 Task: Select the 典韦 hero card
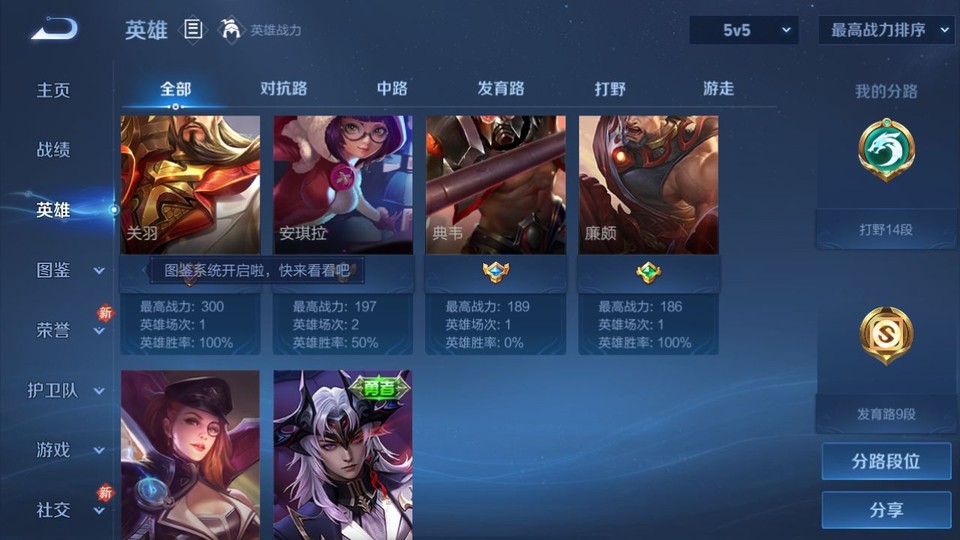496,185
